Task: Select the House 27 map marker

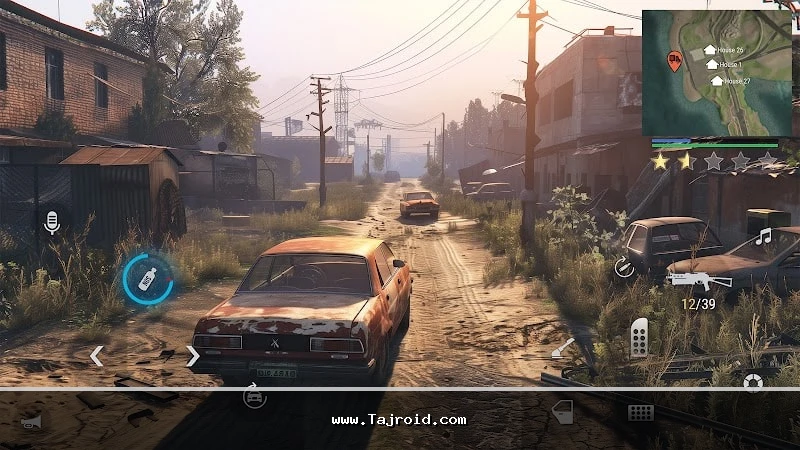Action: point(717,80)
